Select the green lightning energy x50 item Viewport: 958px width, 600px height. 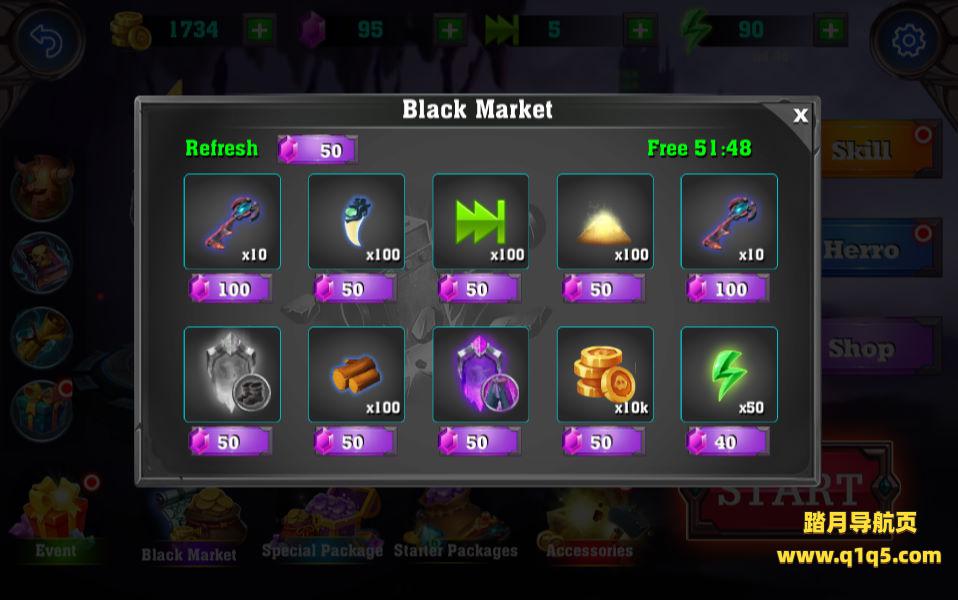click(728, 374)
